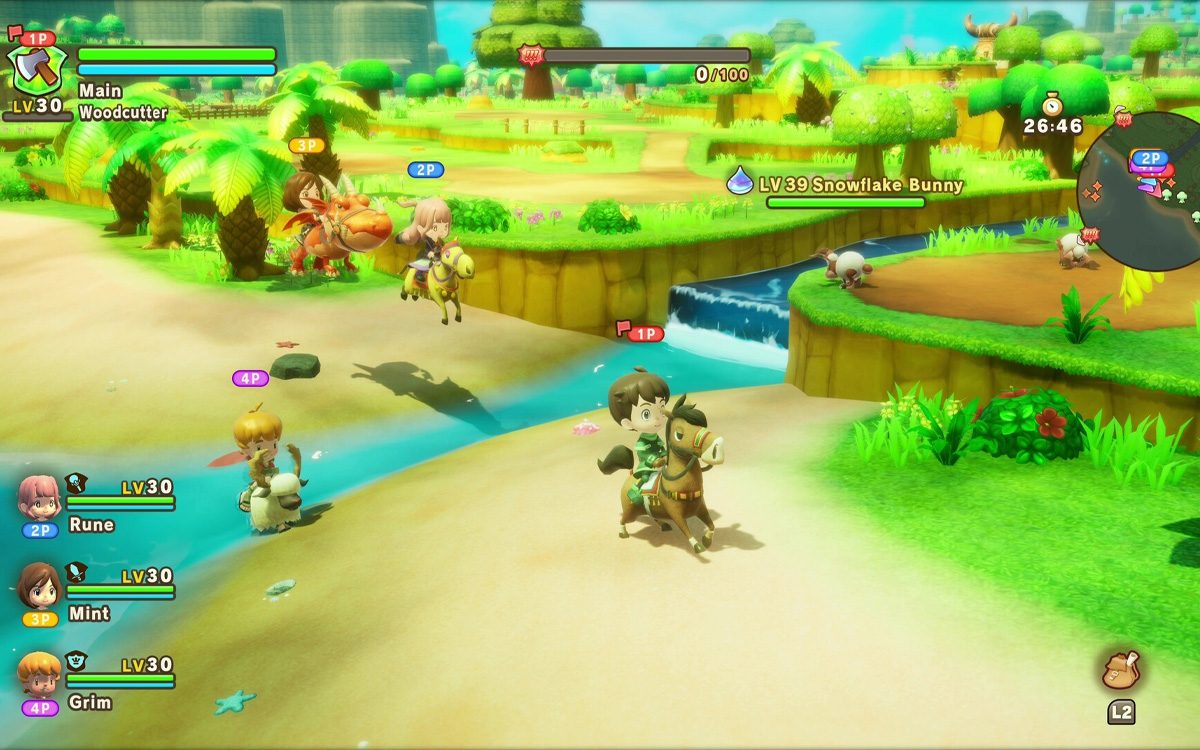Viewport: 1200px width, 750px height.
Task: Click the stopwatch timer icon
Action: point(1051,104)
